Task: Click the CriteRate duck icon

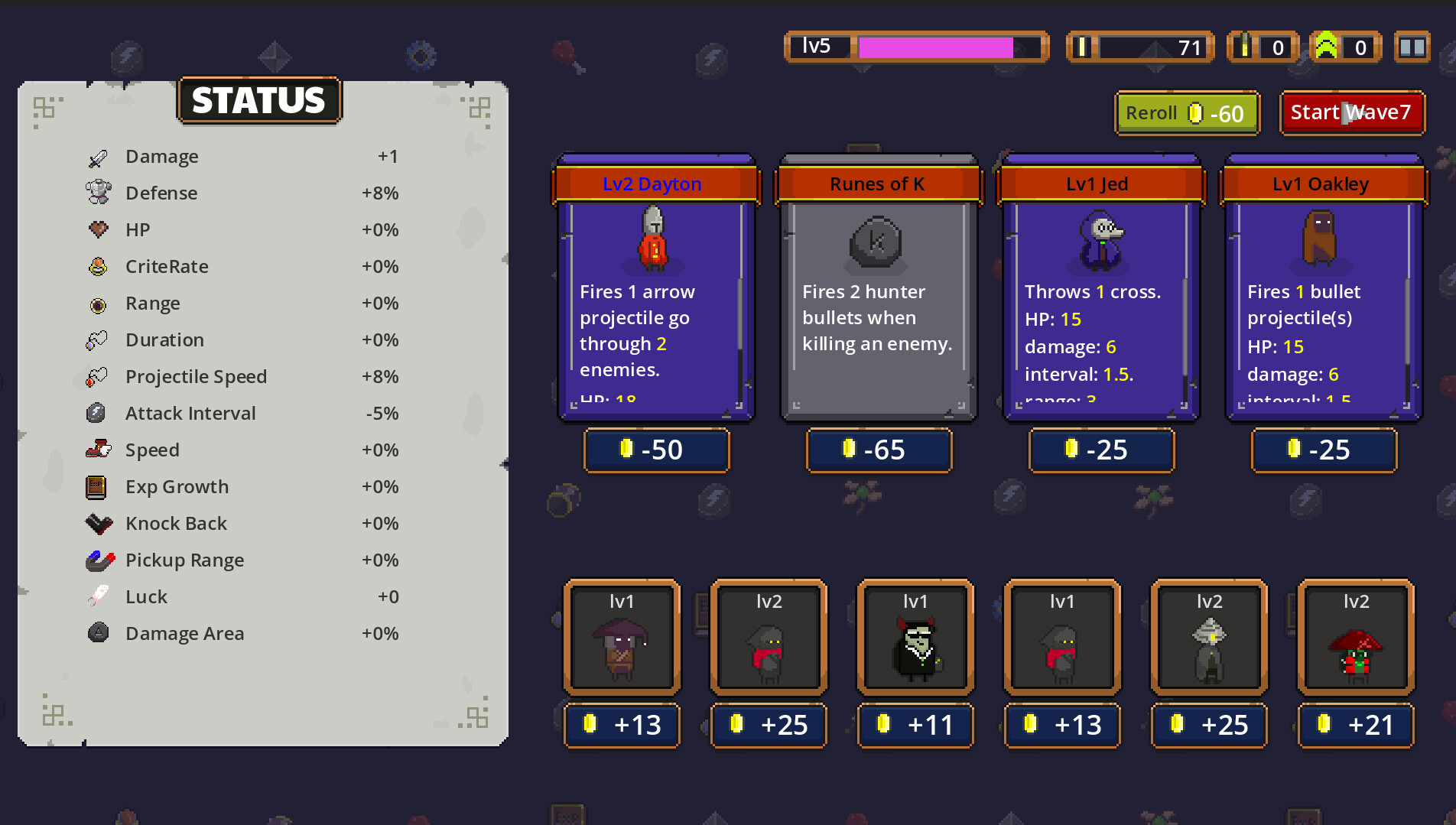Action: 97,265
